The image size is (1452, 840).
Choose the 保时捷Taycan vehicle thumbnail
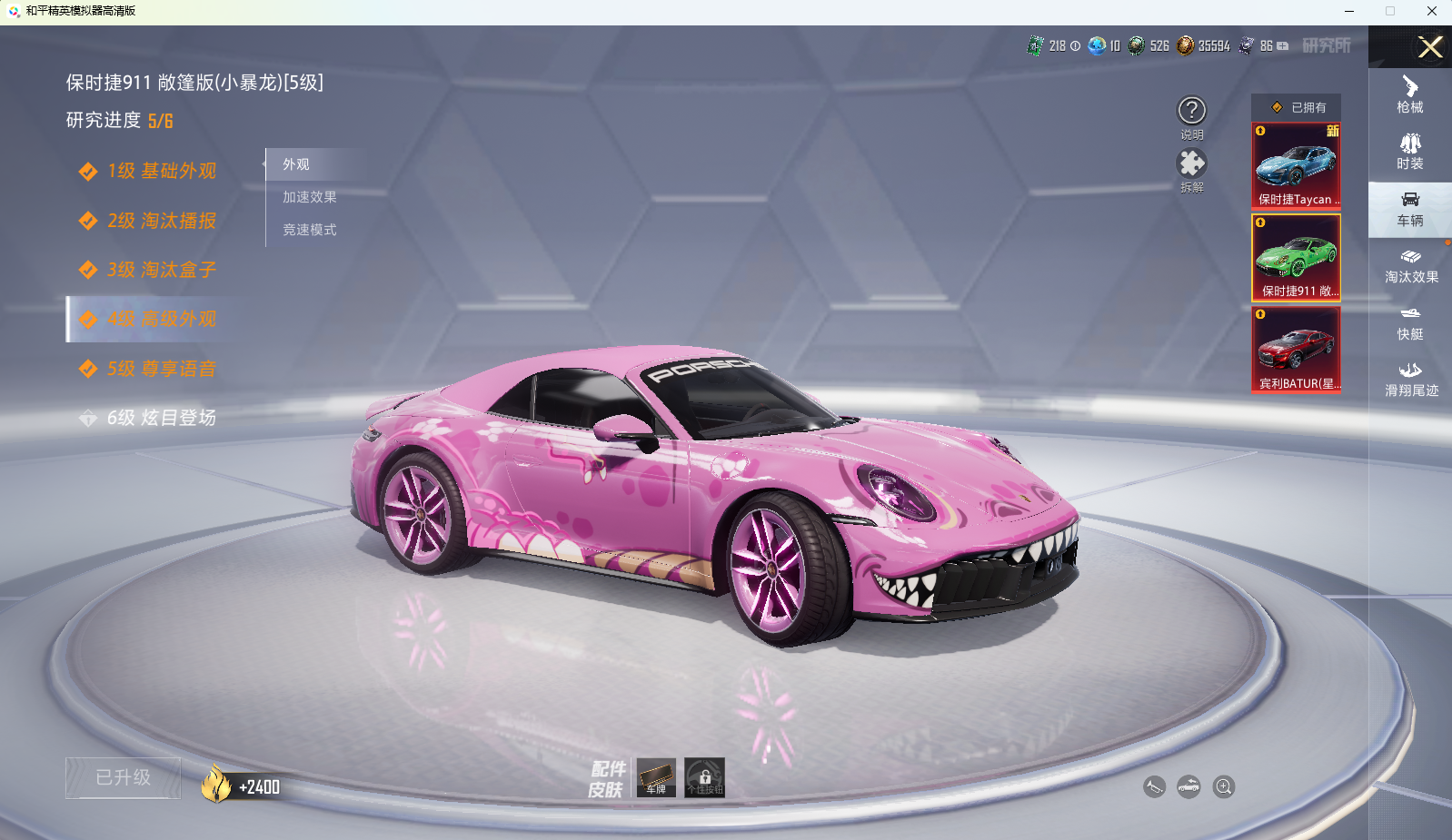point(1296,166)
